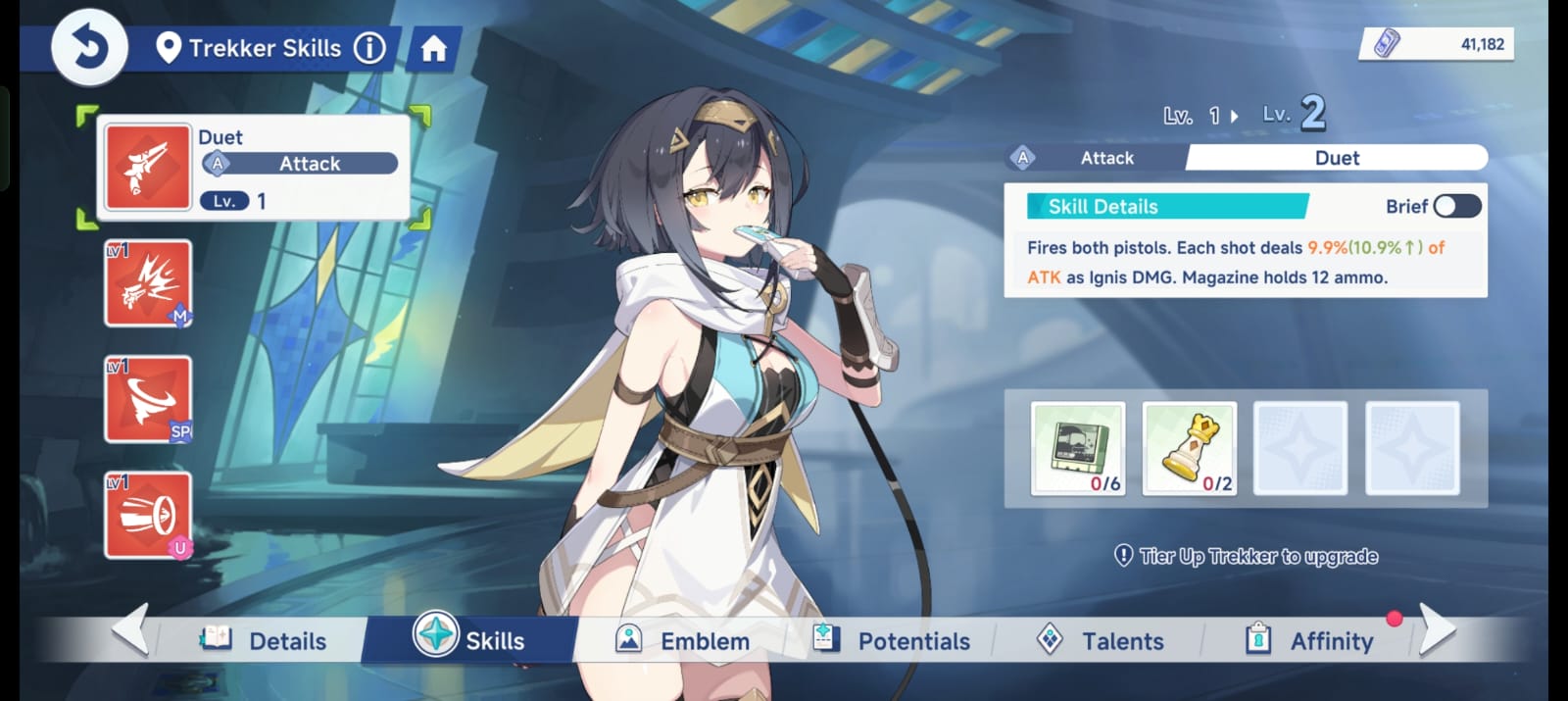
Task: Show the next Trekker with right arrow
Action: point(1436,628)
